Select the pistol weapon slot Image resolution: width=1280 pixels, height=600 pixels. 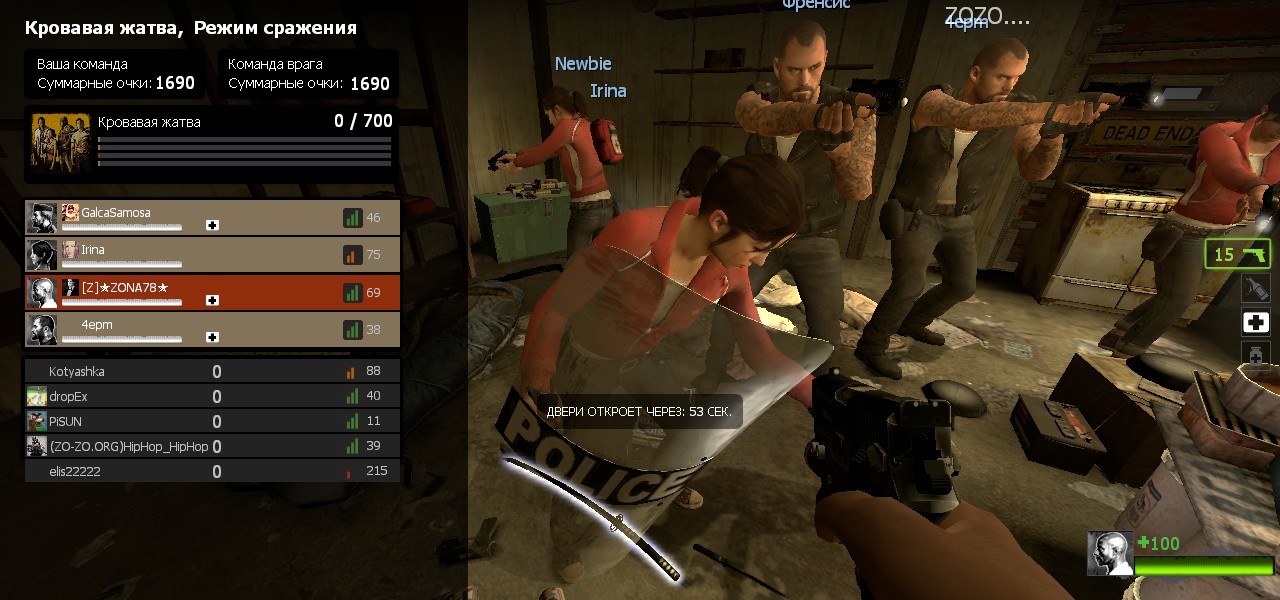pyautogui.click(x=1237, y=254)
